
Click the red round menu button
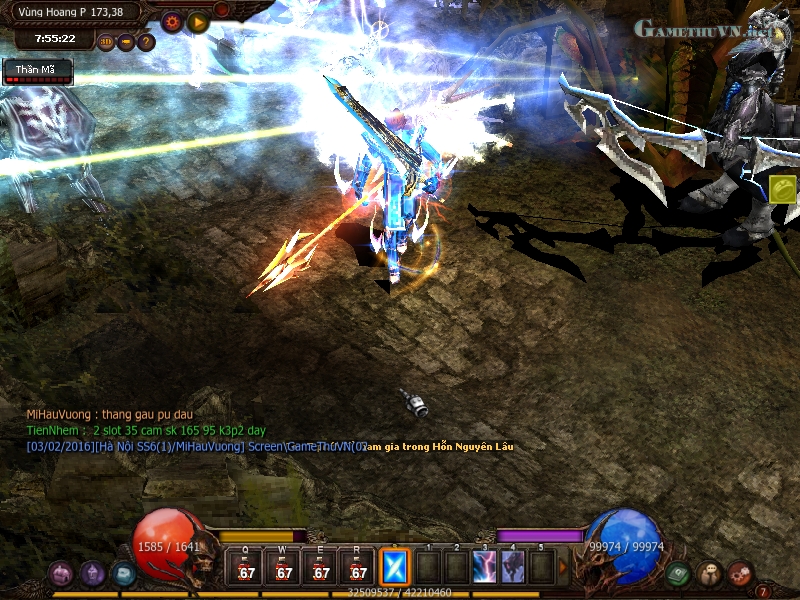point(740,574)
